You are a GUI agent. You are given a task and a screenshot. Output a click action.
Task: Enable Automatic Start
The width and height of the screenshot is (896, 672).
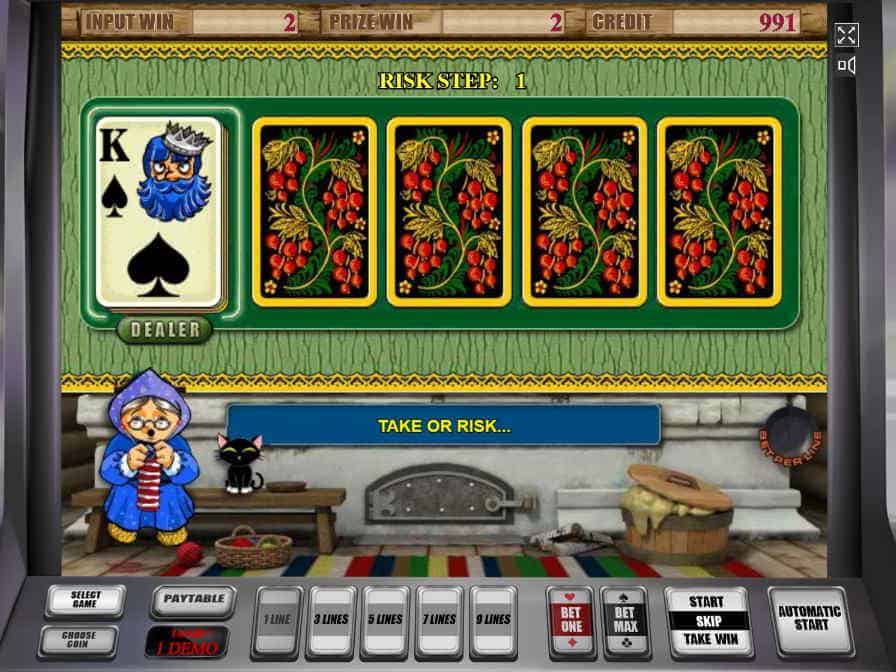point(810,619)
